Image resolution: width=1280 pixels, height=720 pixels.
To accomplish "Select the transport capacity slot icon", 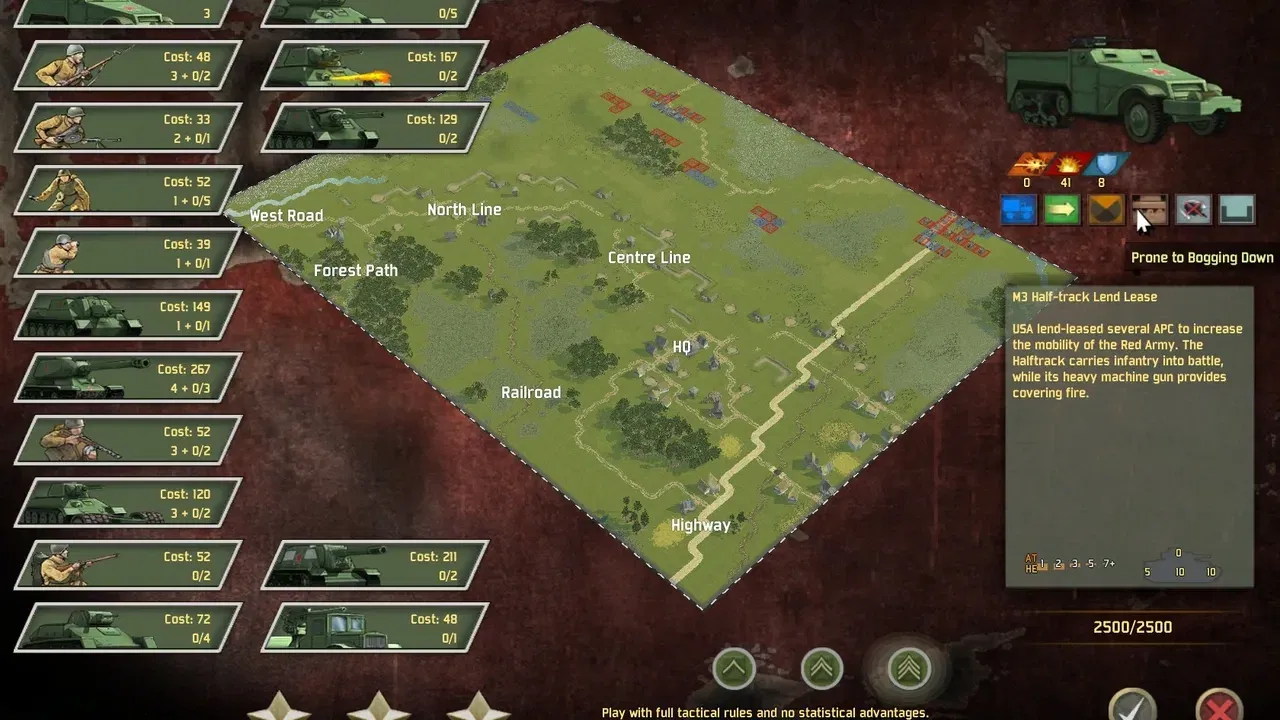I will pos(1237,210).
